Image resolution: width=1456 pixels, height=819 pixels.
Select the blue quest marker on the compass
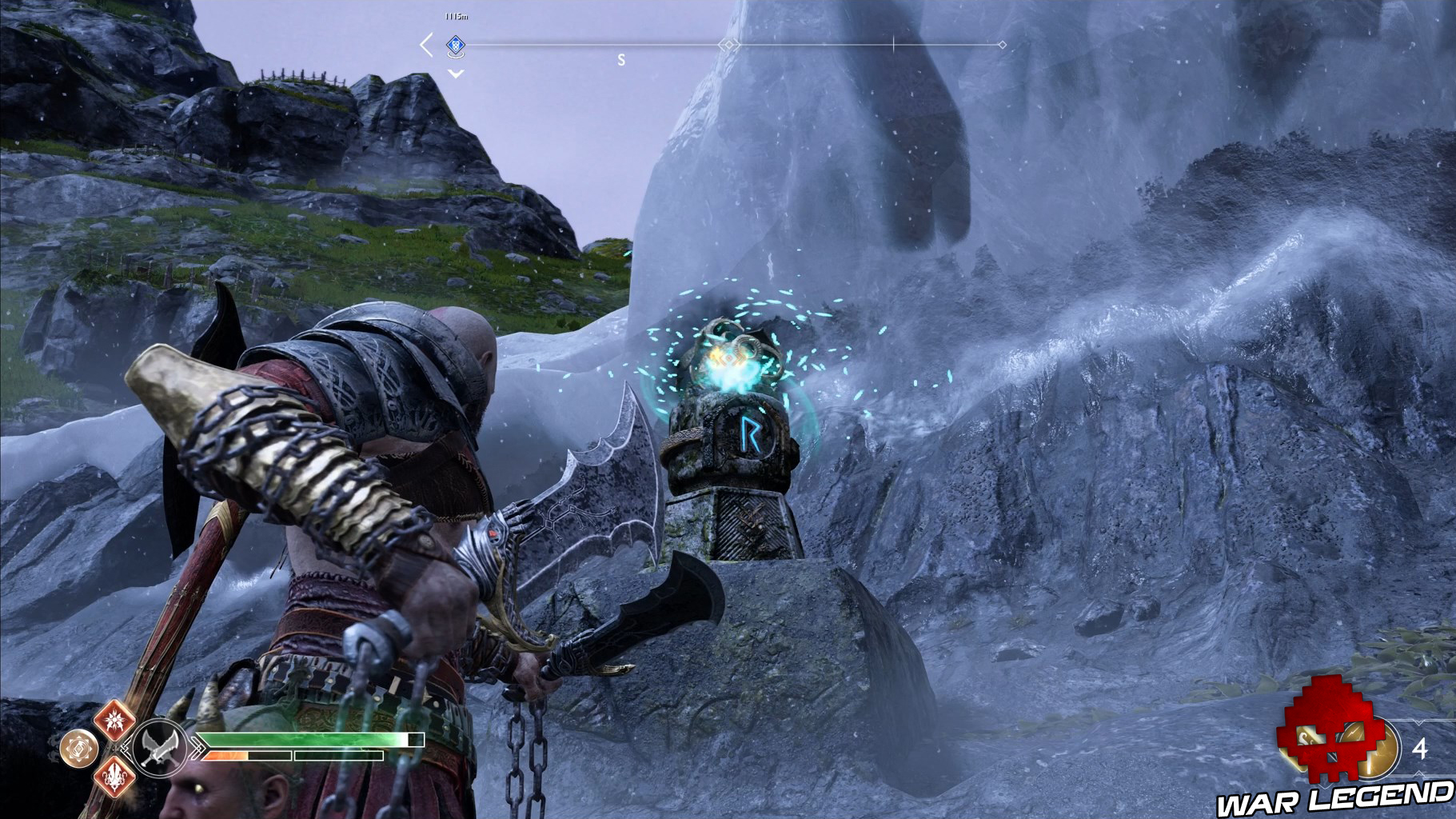[455, 45]
